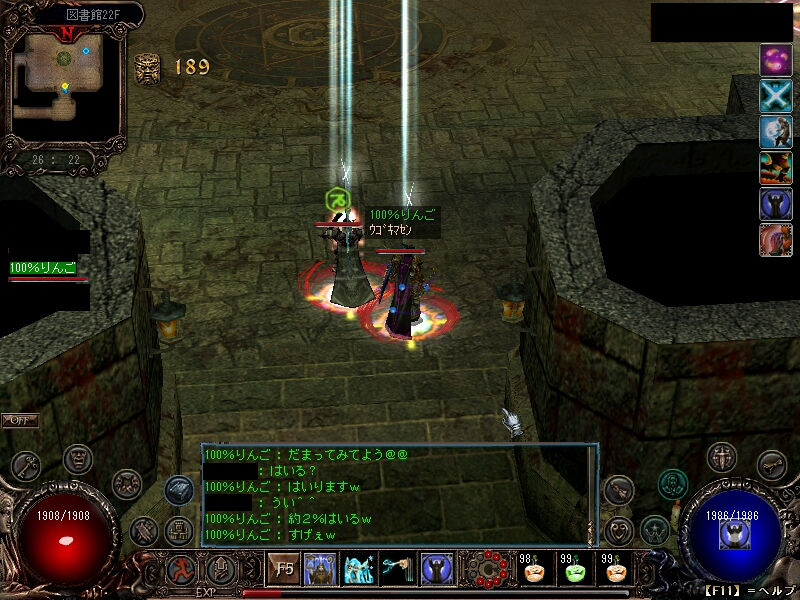Image resolution: width=800 pixels, height=600 pixels.
Task: Activate the fire dragon skill icon
Action: click(x=776, y=168)
